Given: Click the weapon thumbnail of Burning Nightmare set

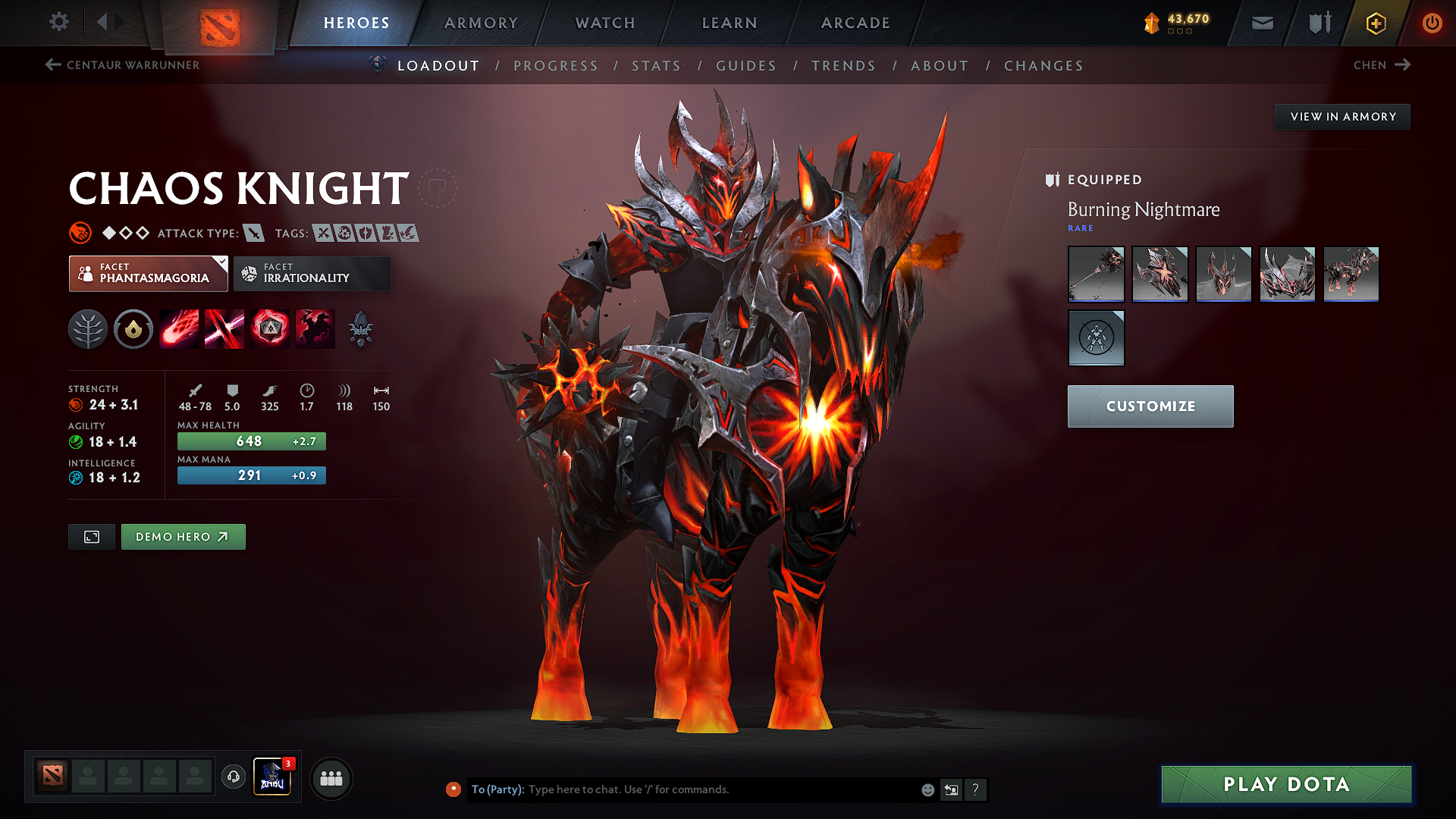Looking at the screenshot, I should point(1096,274).
